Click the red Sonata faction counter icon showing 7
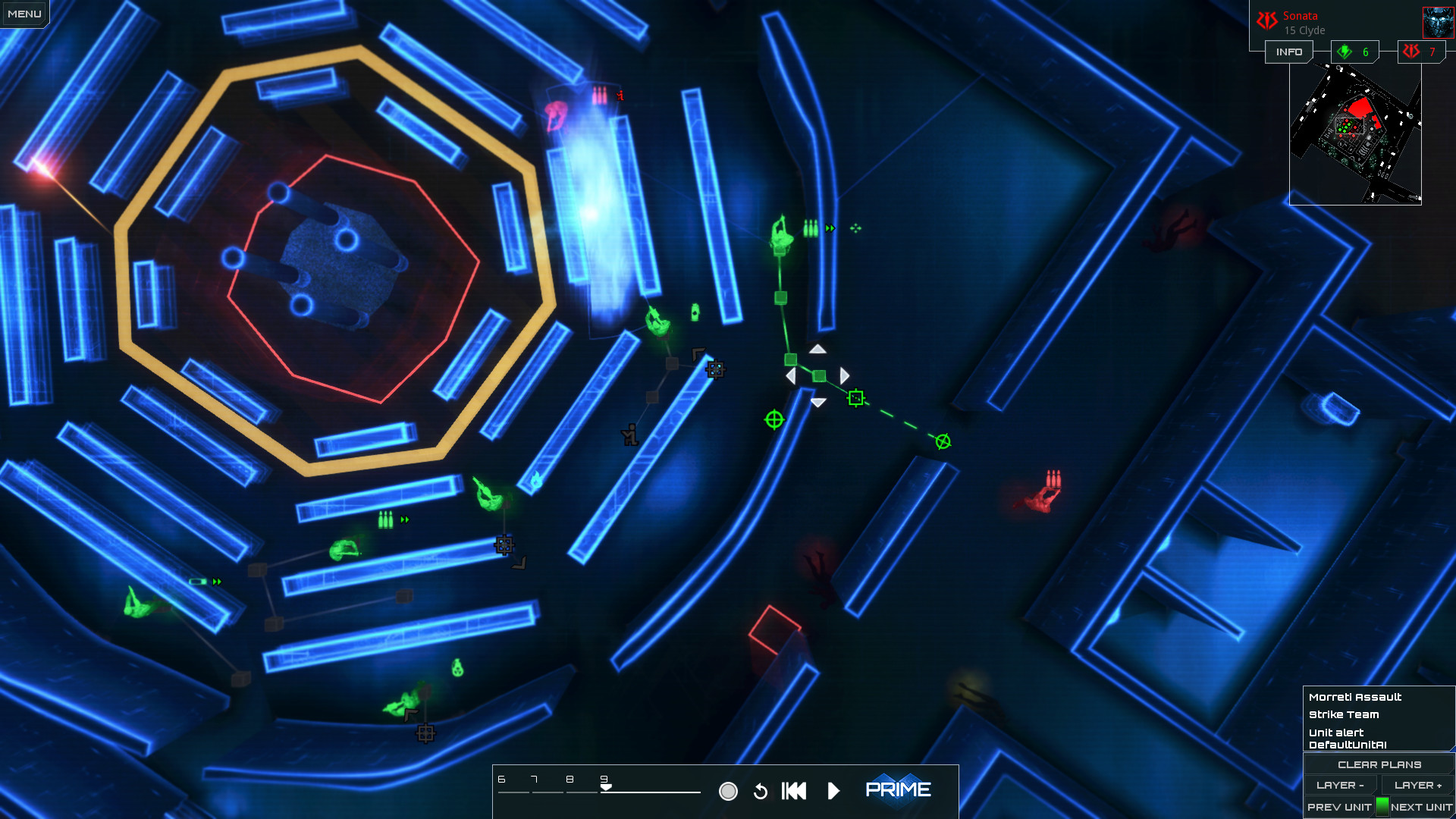This screenshot has width=1456, height=819. pos(1412,52)
